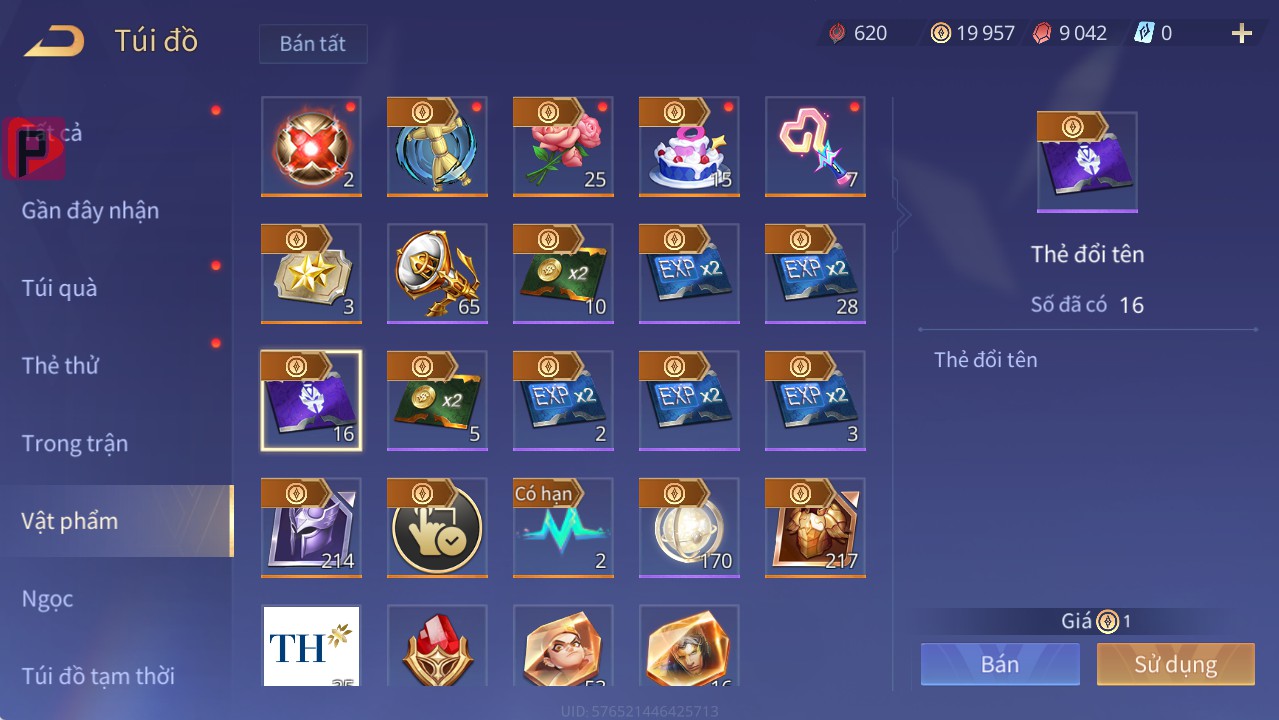This screenshot has width=1279, height=720.
Task: Tap the Bán tất button
Action: [x=313, y=44]
